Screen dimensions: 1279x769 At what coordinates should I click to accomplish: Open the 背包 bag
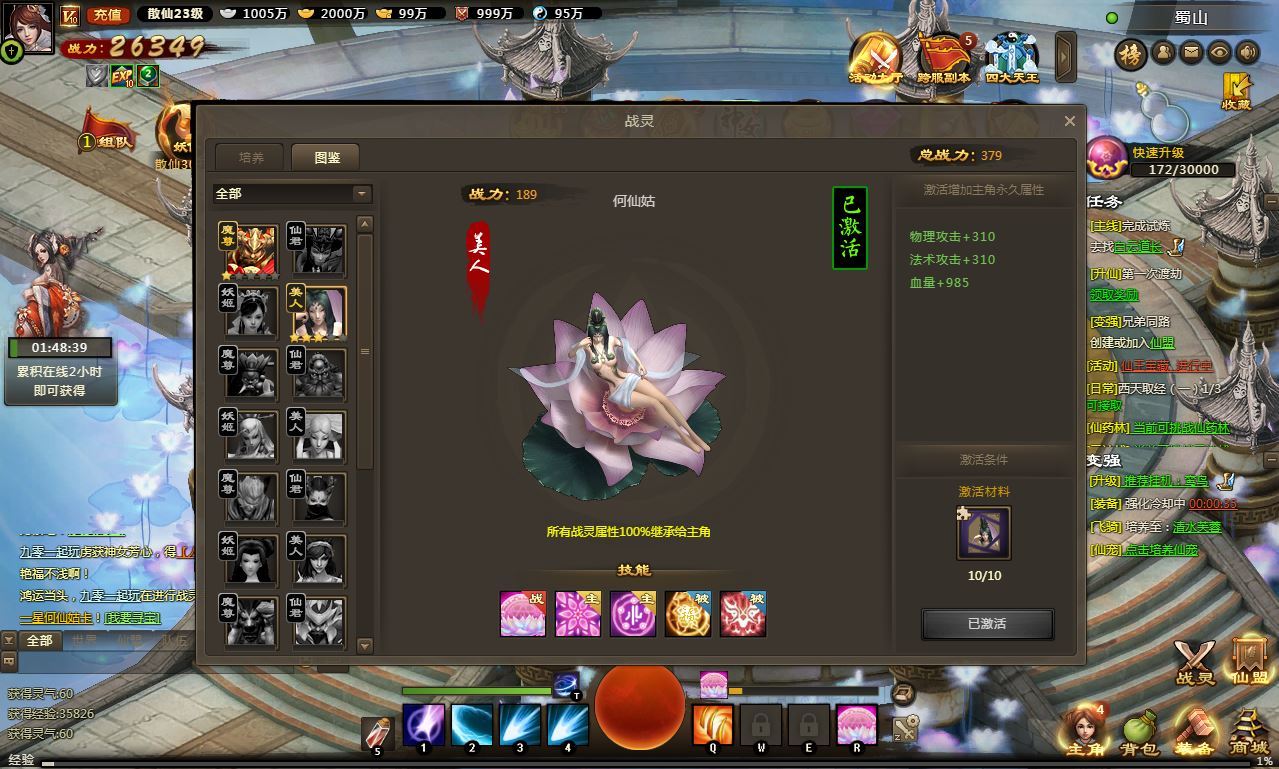(1139, 732)
